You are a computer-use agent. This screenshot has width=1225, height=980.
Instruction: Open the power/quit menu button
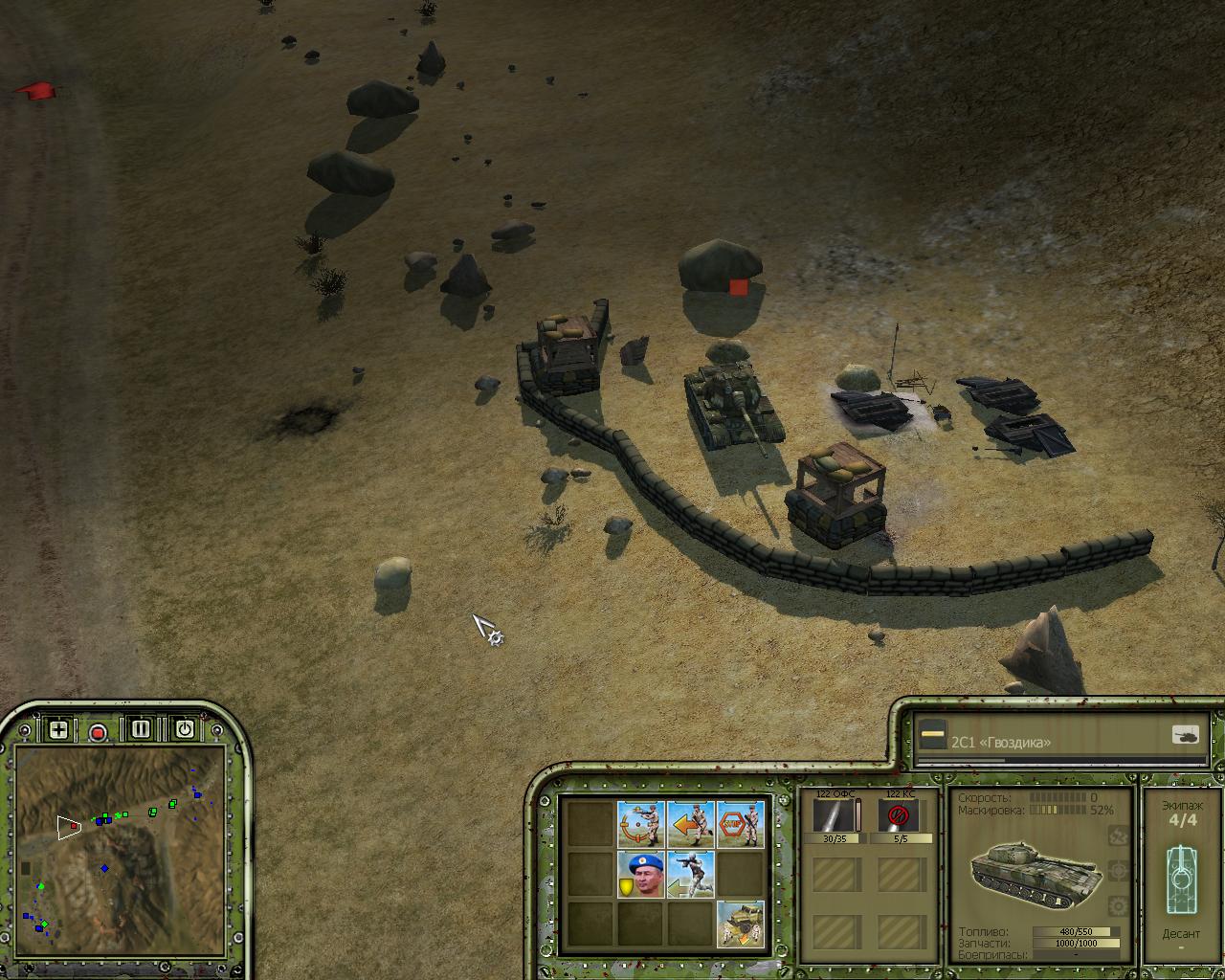[184, 730]
